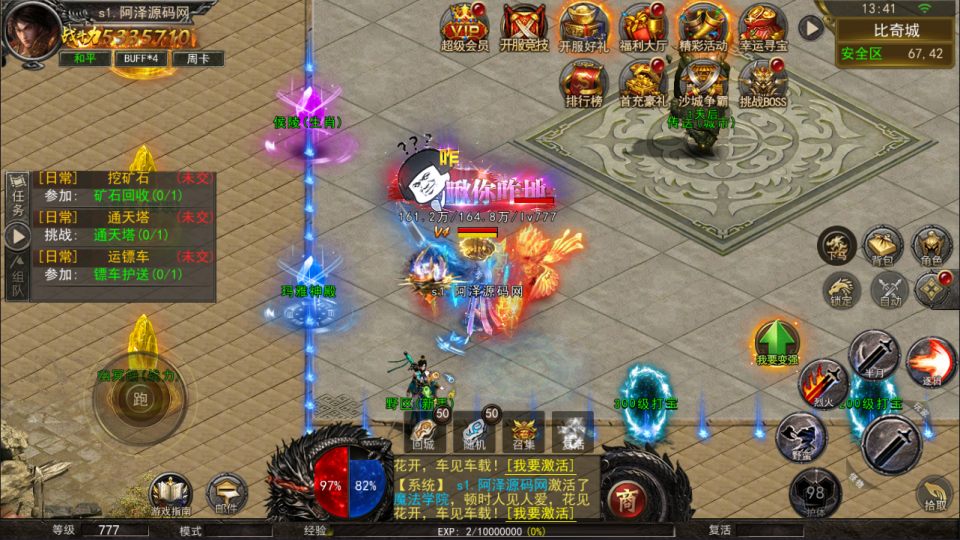Use the 随机 random teleport scroll
Viewport: 960px width, 540px height.
474,431
